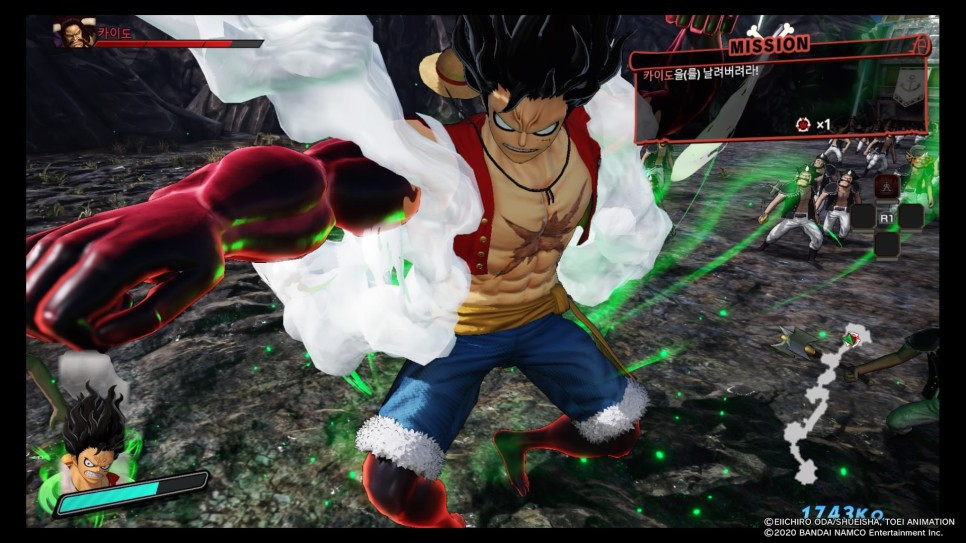This screenshot has height=543, width=966.
Task: Activate the top special attack slot
Action: [886, 186]
